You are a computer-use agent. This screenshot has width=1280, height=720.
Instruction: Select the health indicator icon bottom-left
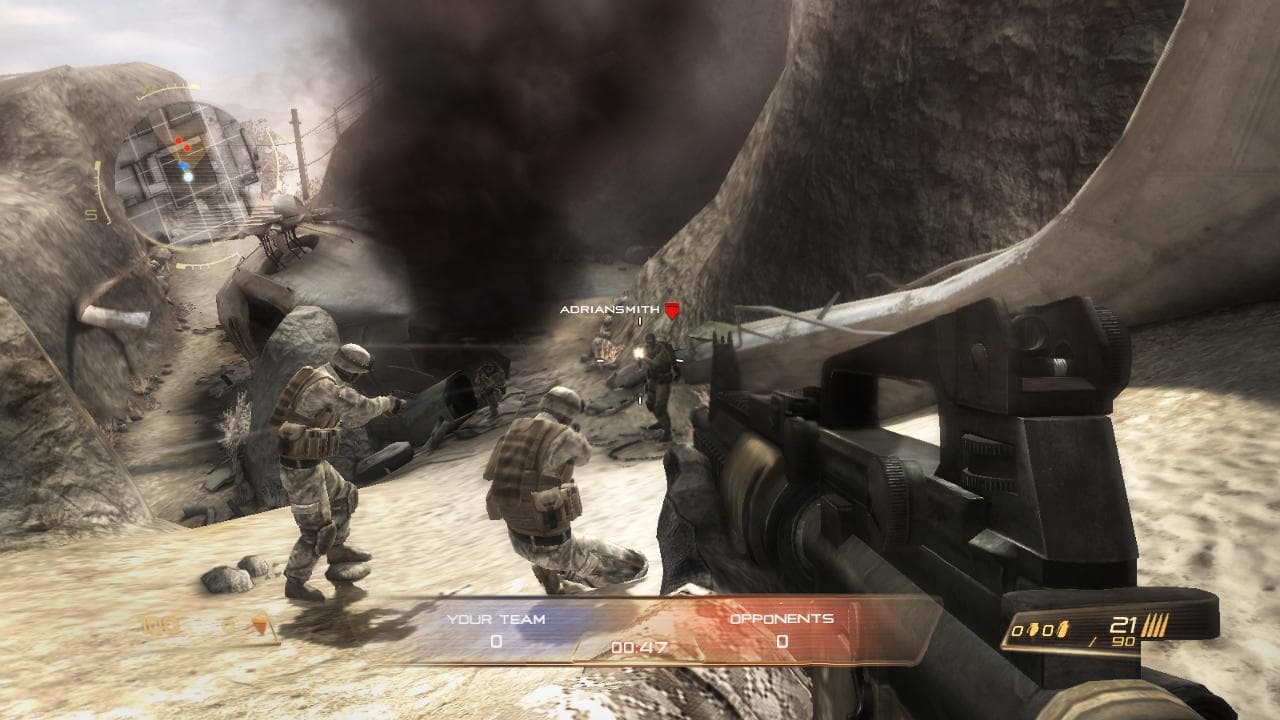[x=162, y=624]
